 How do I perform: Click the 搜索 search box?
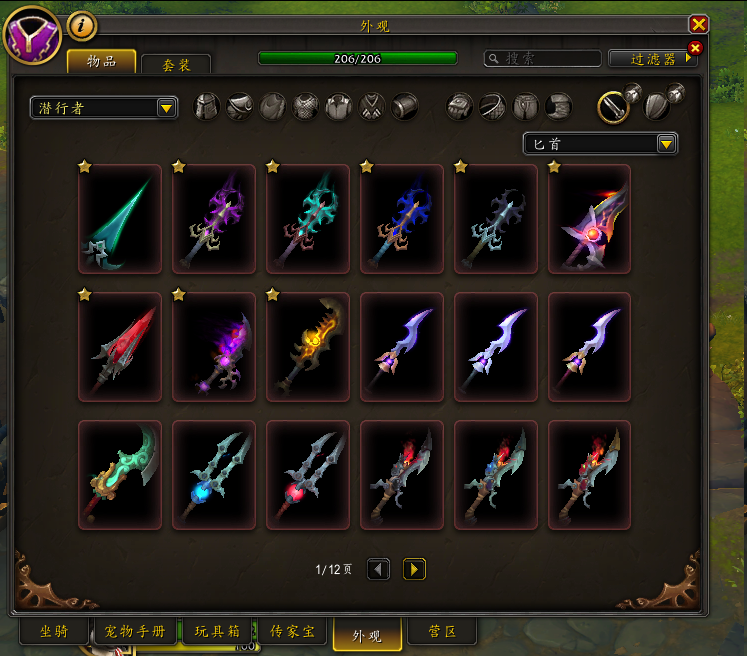[x=543, y=59]
